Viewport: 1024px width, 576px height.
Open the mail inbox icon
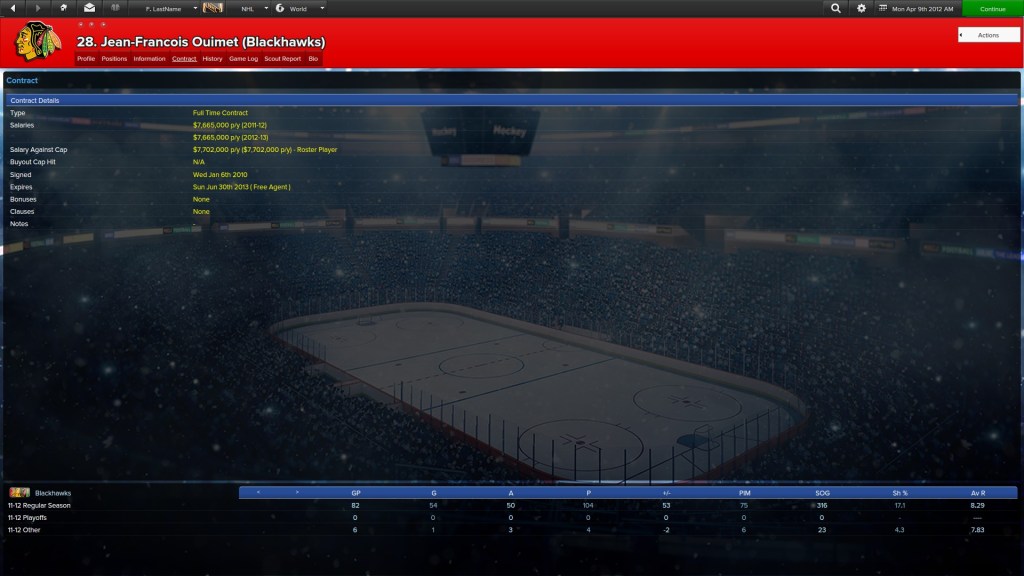(89, 8)
